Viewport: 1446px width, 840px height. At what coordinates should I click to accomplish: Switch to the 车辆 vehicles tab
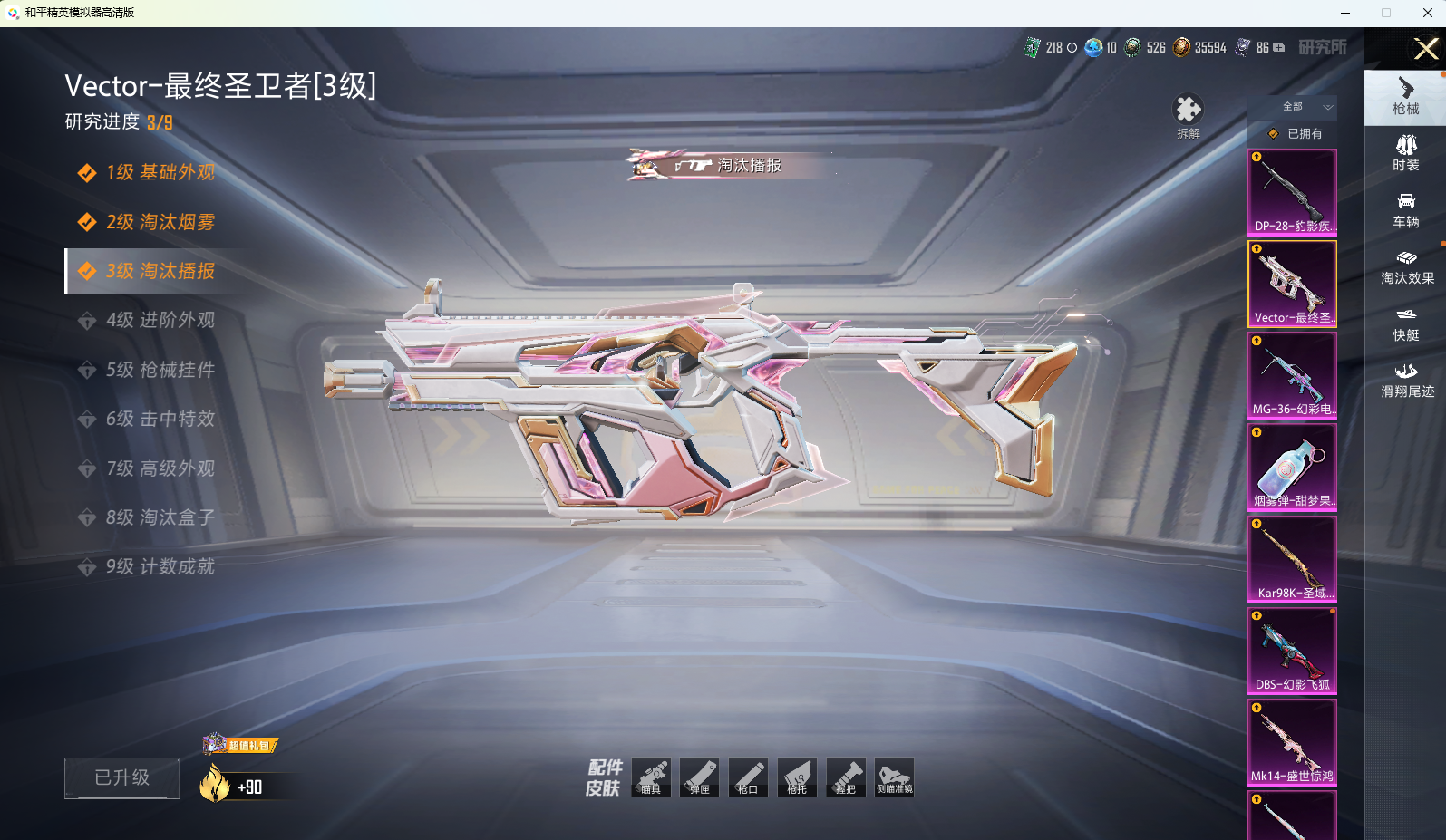coord(1406,210)
